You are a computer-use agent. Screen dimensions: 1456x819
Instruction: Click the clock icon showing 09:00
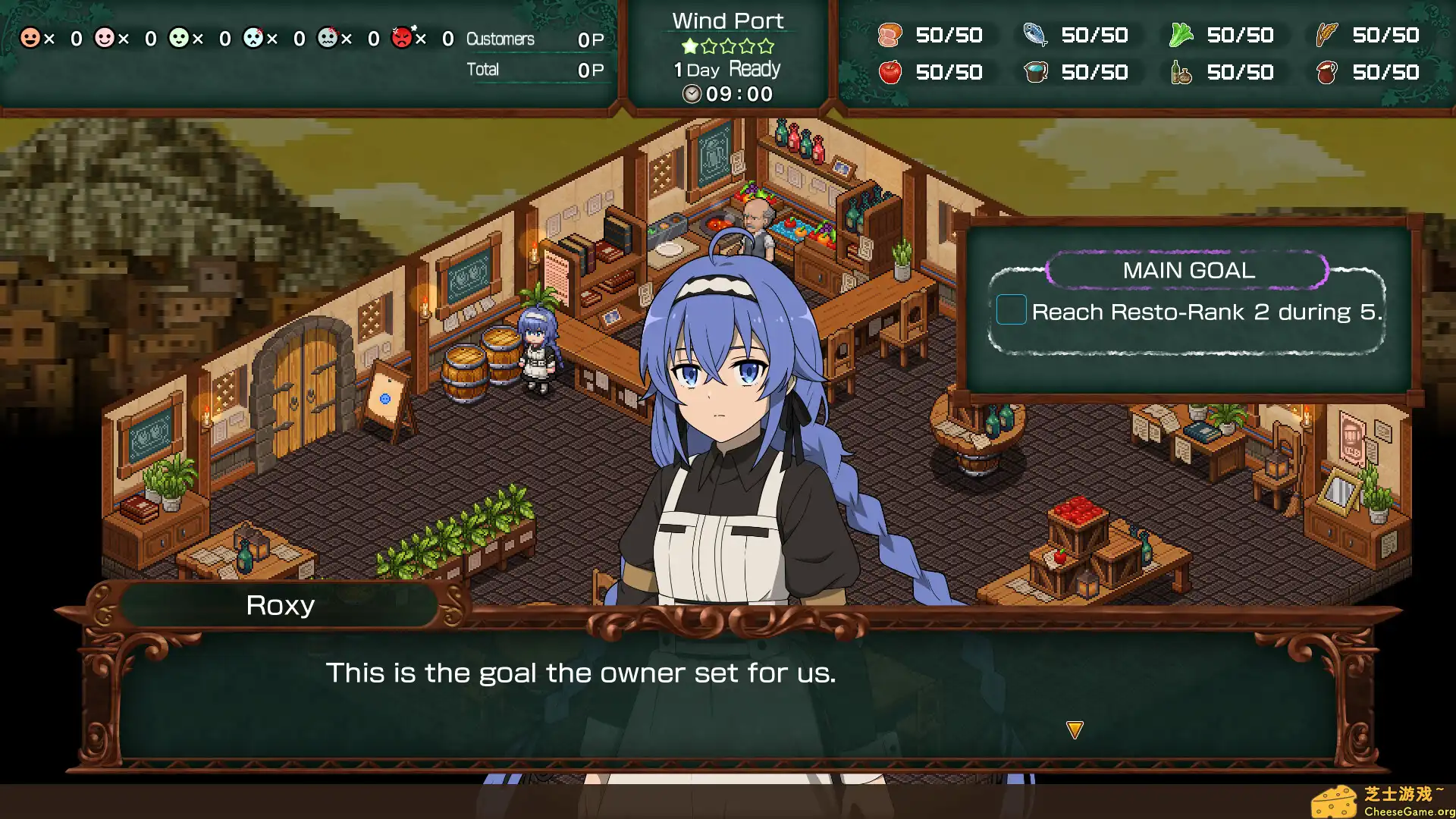691,94
